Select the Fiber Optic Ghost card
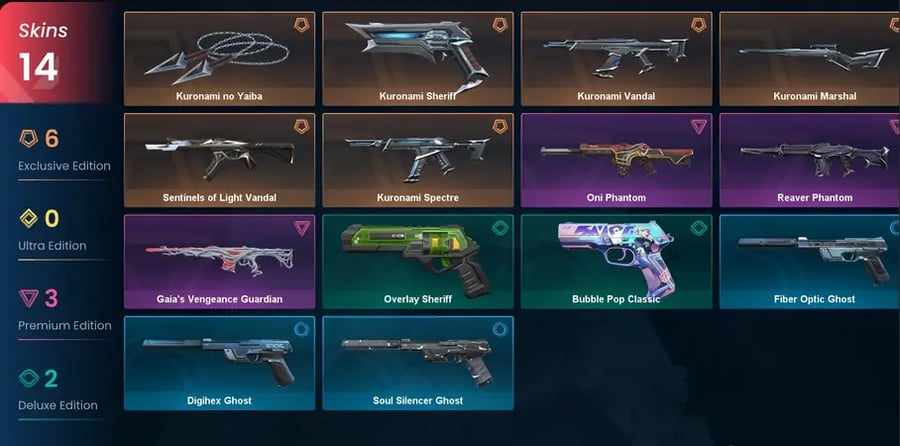900x446 pixels. 810,261
